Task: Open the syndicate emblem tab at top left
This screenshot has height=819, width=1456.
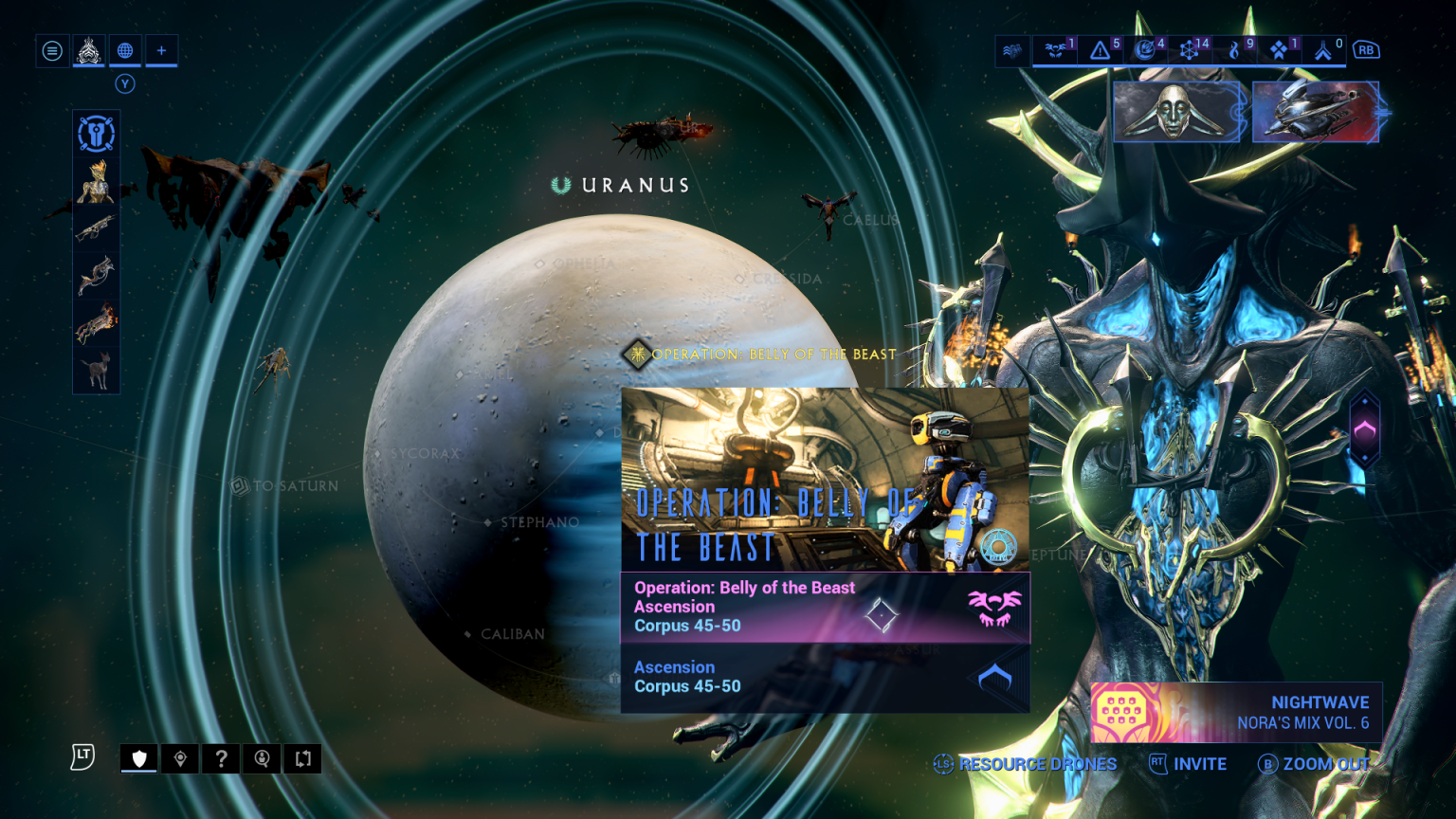Action: tap(88, 50)
